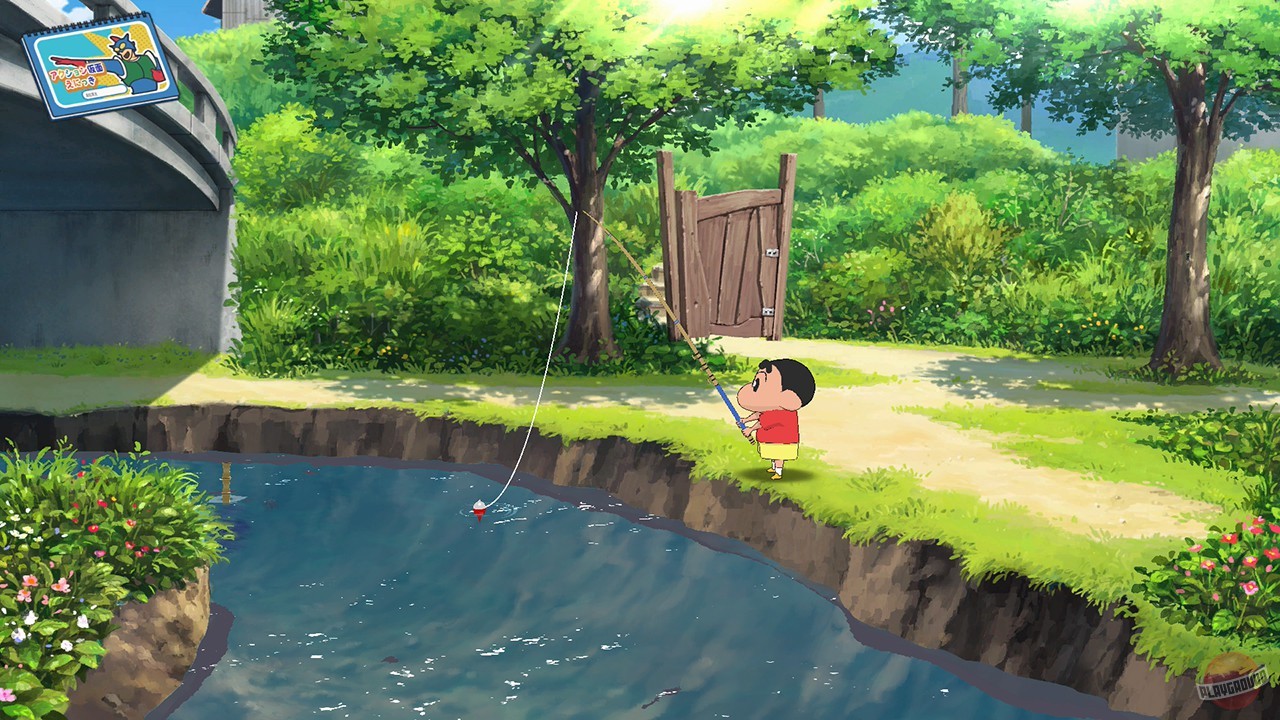Open the Action Kamen diary notebook
Image resolution: width=1280 pixels, height=720 pixels.
[x=100, y=60]
